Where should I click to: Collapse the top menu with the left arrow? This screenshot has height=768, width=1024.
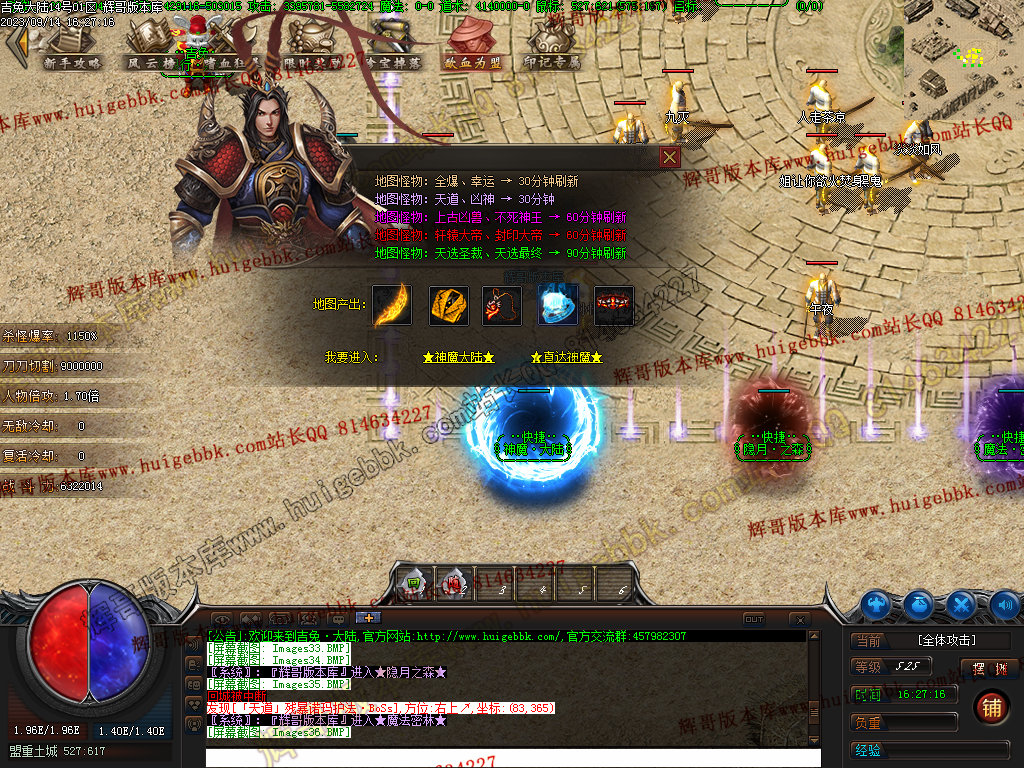tap(17, 45)
